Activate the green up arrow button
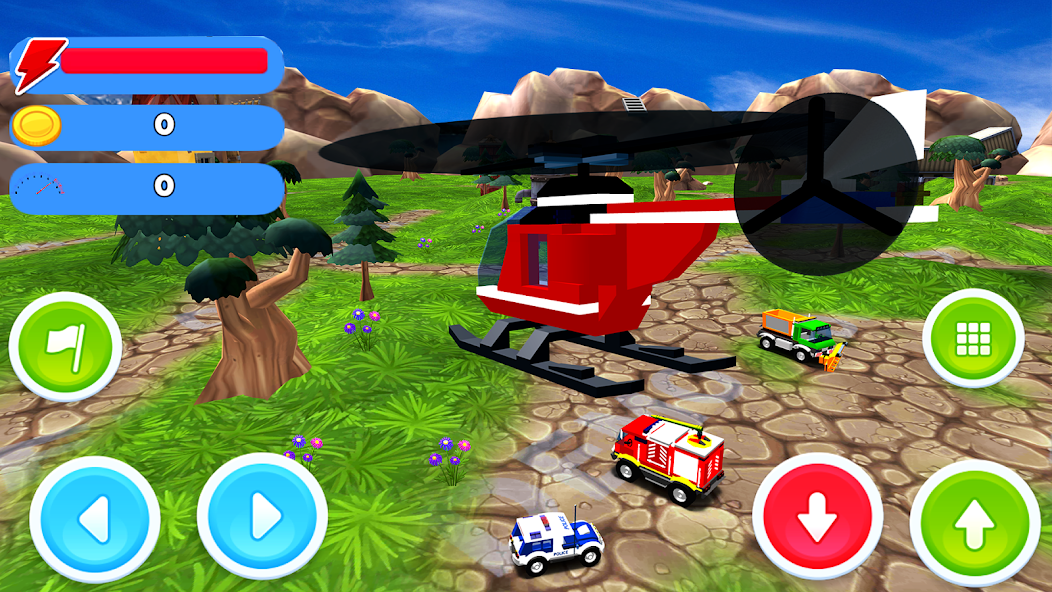Image resolution: width=1052 pixels, height=592 pixels. [975, 524]
